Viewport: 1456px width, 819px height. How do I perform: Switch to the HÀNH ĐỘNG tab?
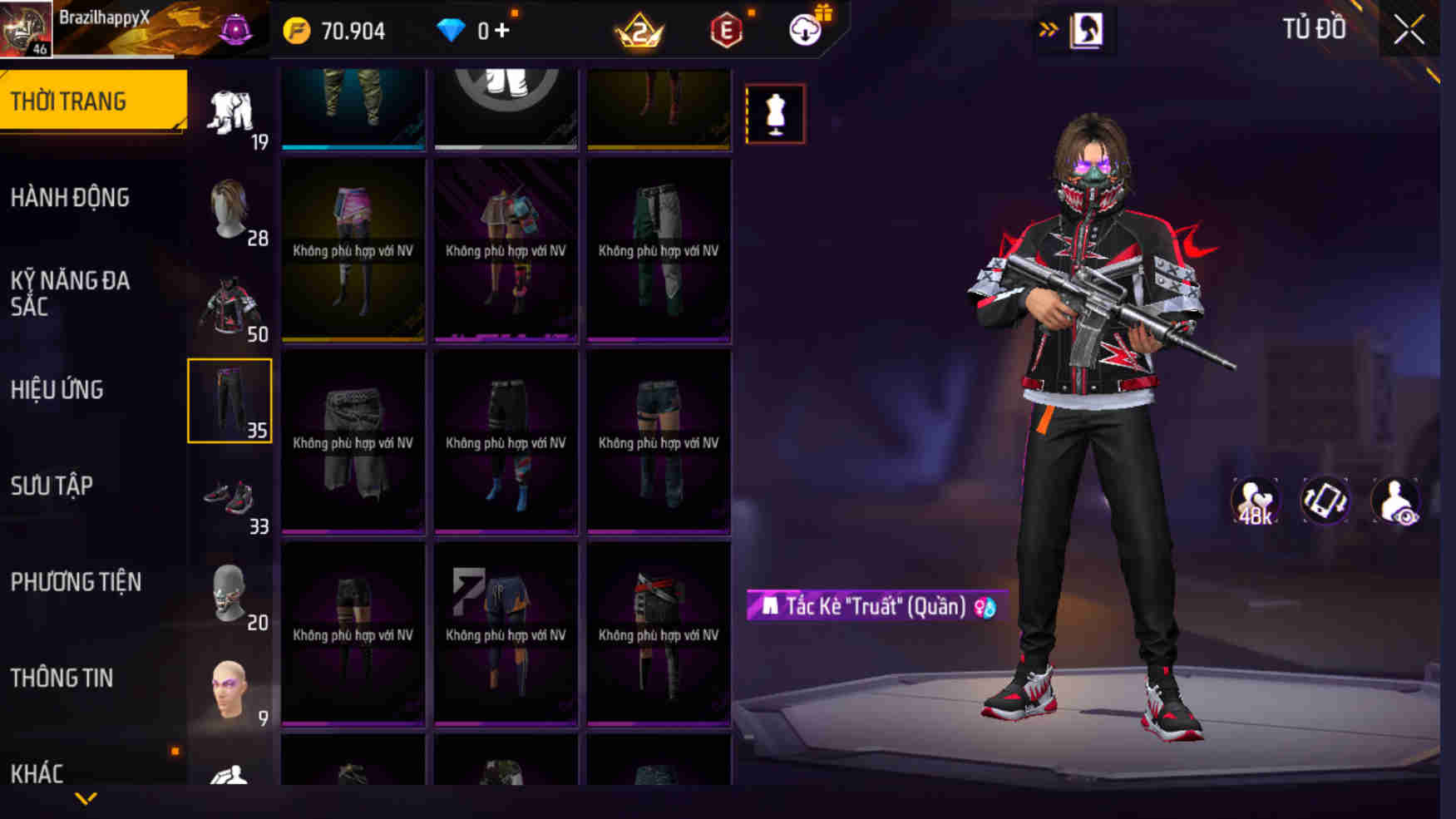point(71,198)
